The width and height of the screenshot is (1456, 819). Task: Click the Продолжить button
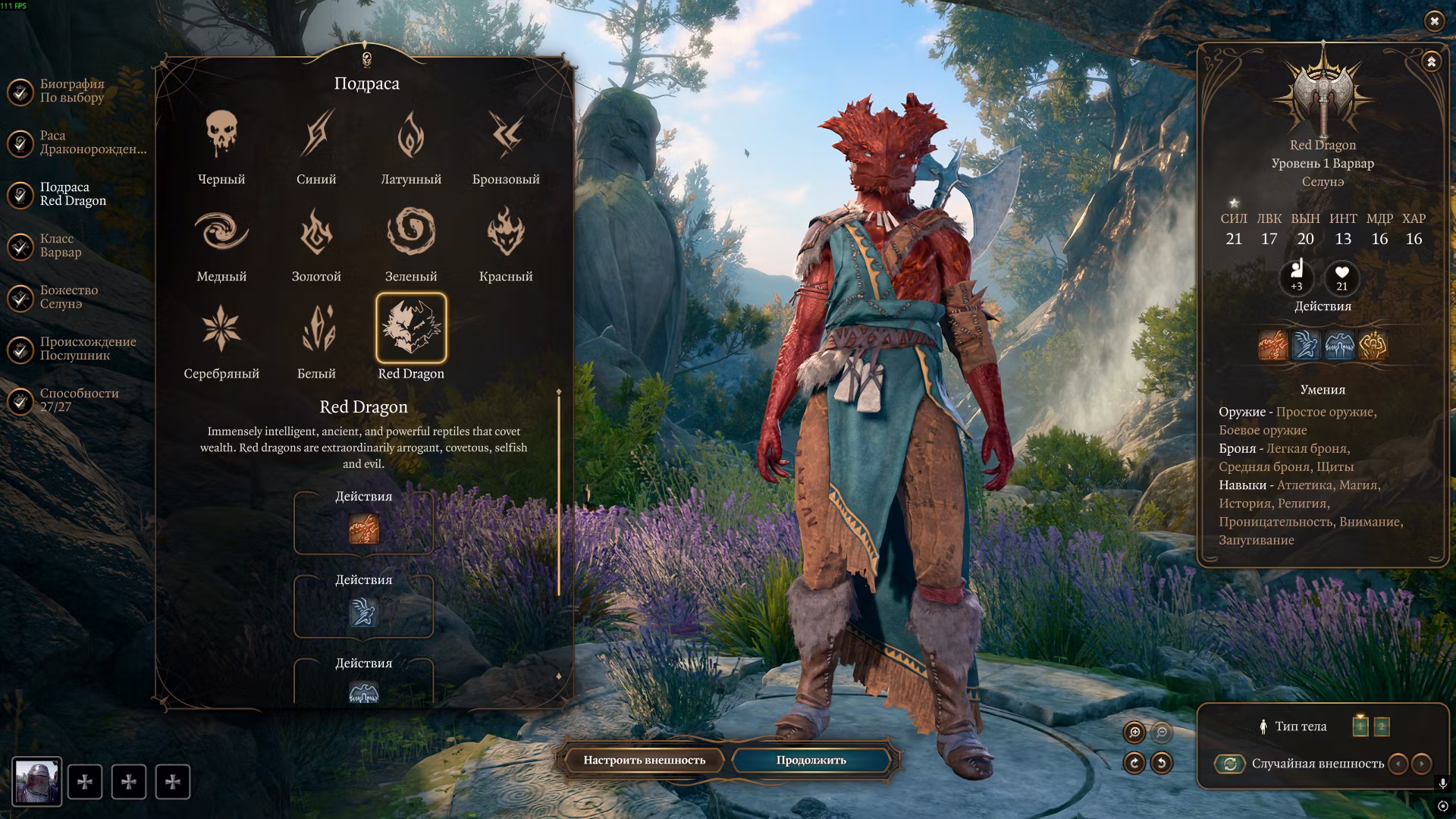coord(811,760)
